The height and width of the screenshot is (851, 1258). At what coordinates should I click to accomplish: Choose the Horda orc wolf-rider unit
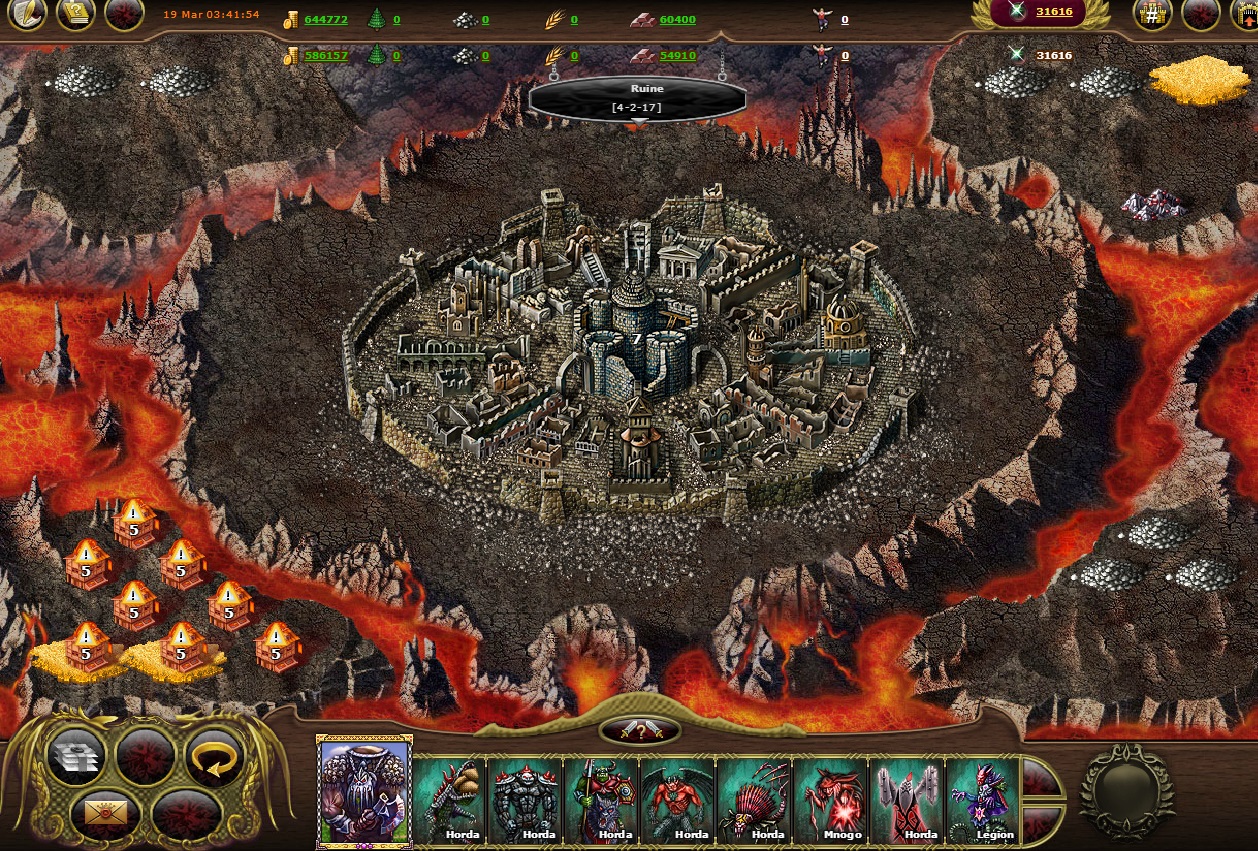tap(601, 799)
